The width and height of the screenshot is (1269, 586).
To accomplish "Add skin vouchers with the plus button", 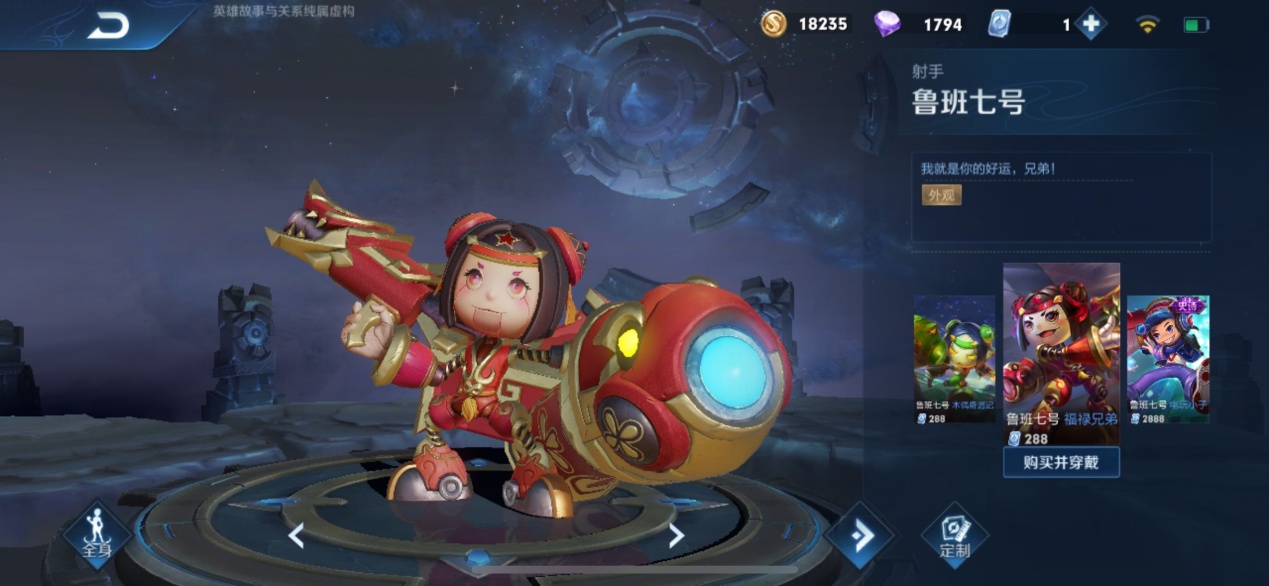I will pyautogui.click(x=1091, y=24).
